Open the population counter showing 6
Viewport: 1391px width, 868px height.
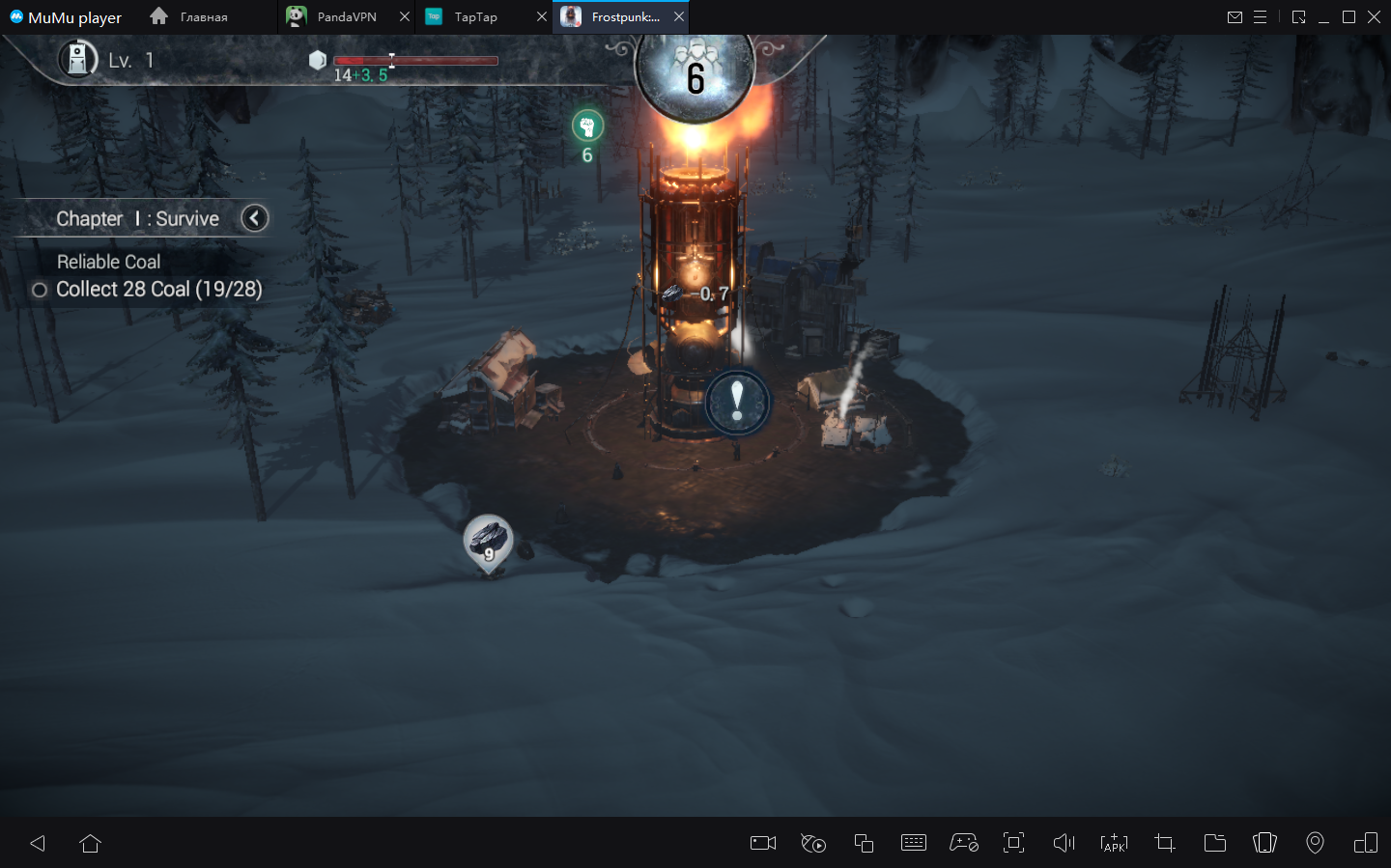(x=695, y=74)
